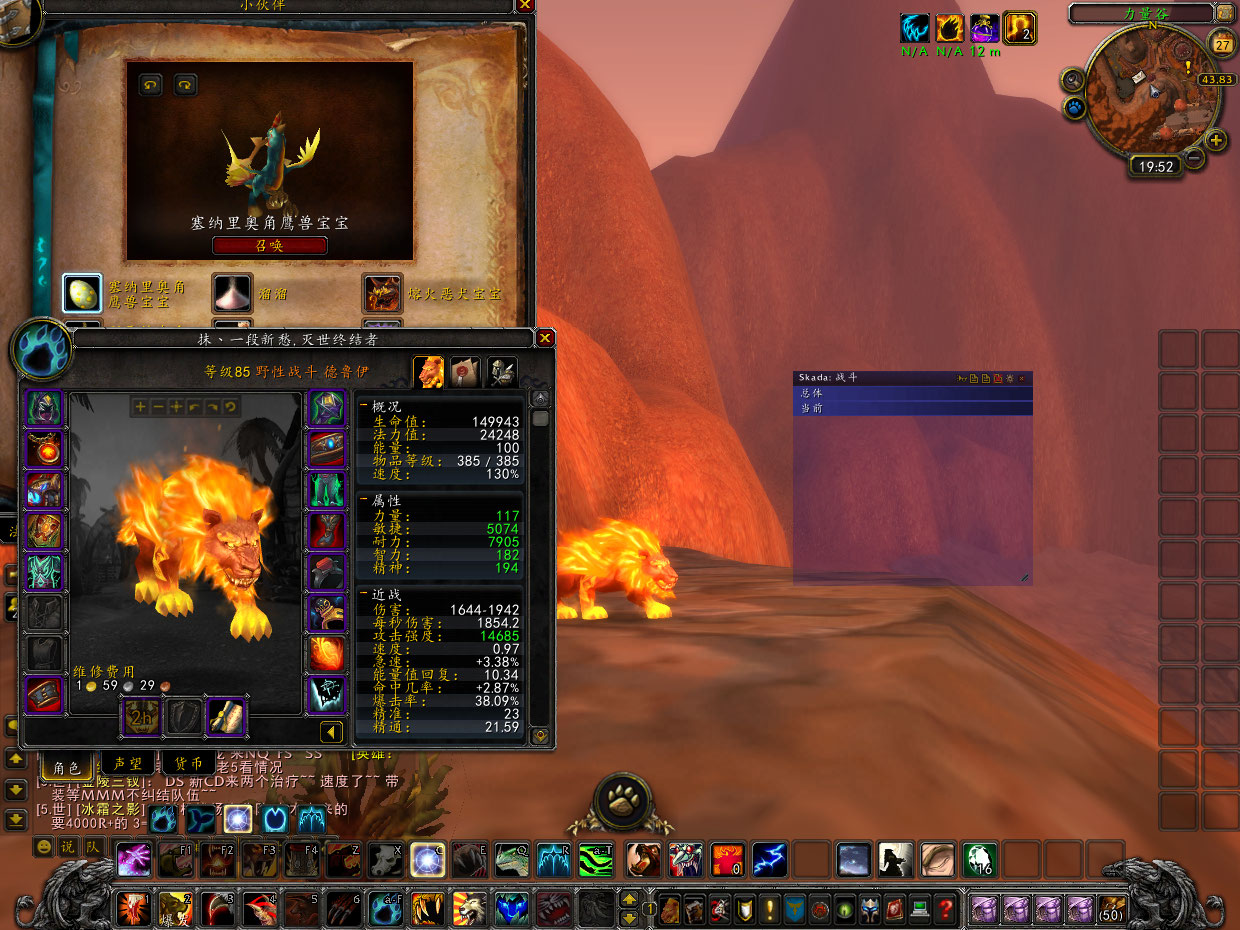Click the smiley emote button in chat
1240x930 pixels.
(43, 847)
